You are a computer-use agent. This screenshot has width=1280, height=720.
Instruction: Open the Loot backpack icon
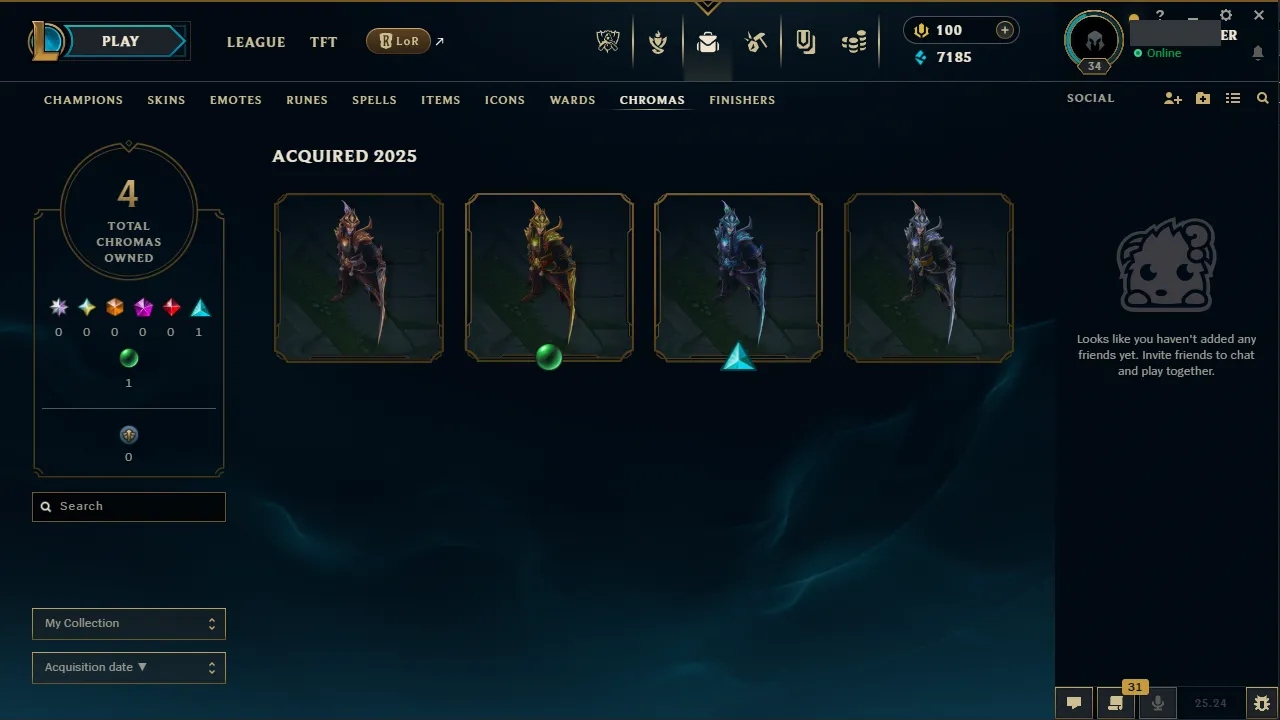coord(708,41)
